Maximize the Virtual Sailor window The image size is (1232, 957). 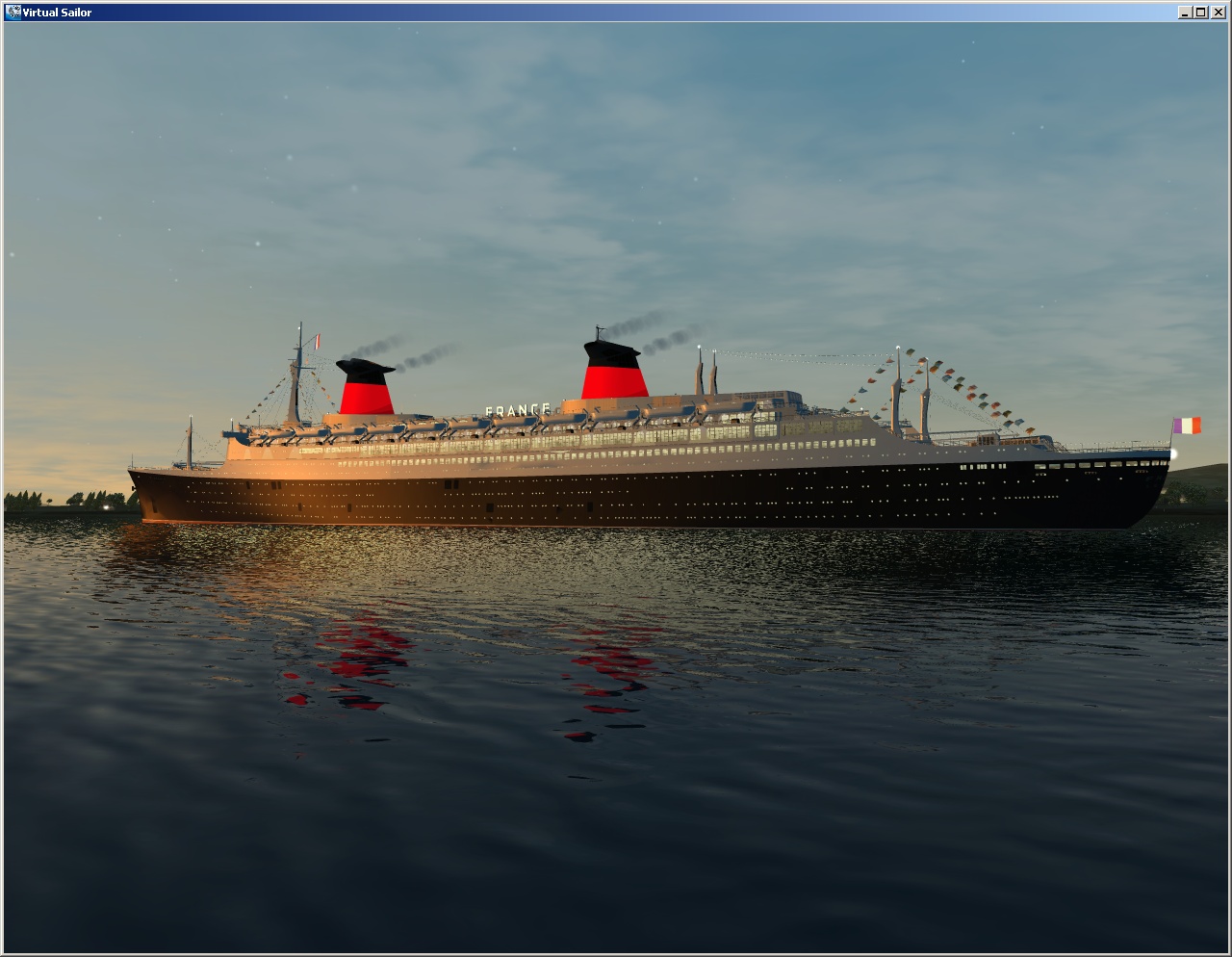tap(1201, 13)
